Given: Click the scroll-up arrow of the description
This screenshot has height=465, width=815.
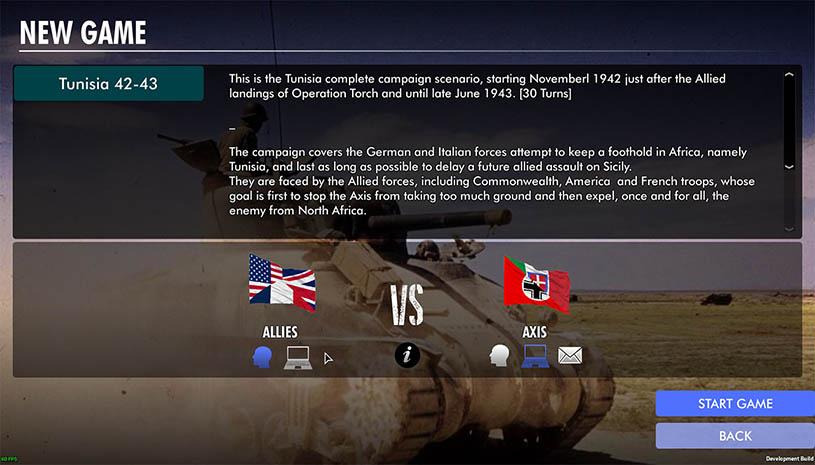Looking at the screenshot, I should point(789,75).
